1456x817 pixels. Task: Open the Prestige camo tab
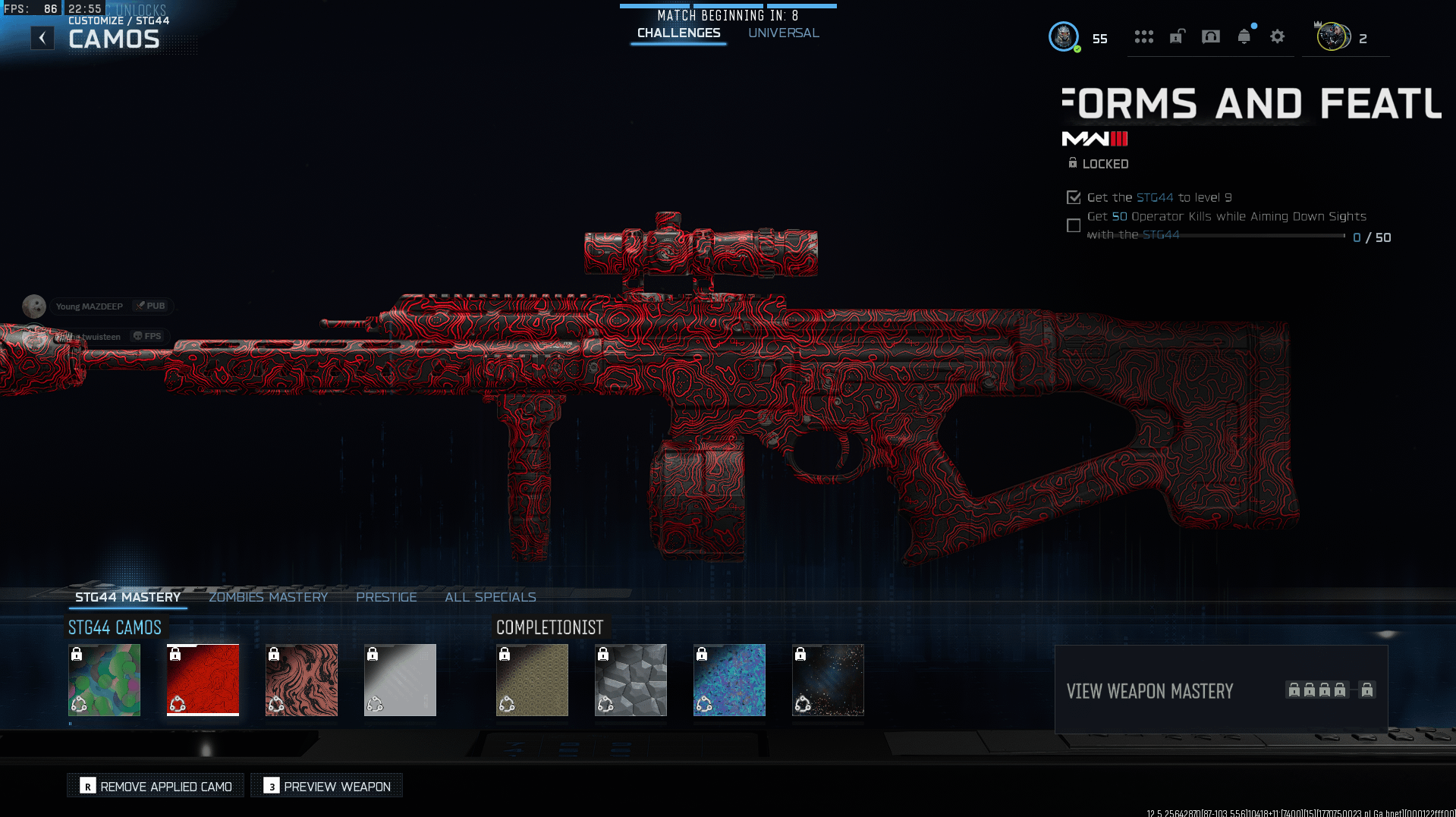(386, 597)
